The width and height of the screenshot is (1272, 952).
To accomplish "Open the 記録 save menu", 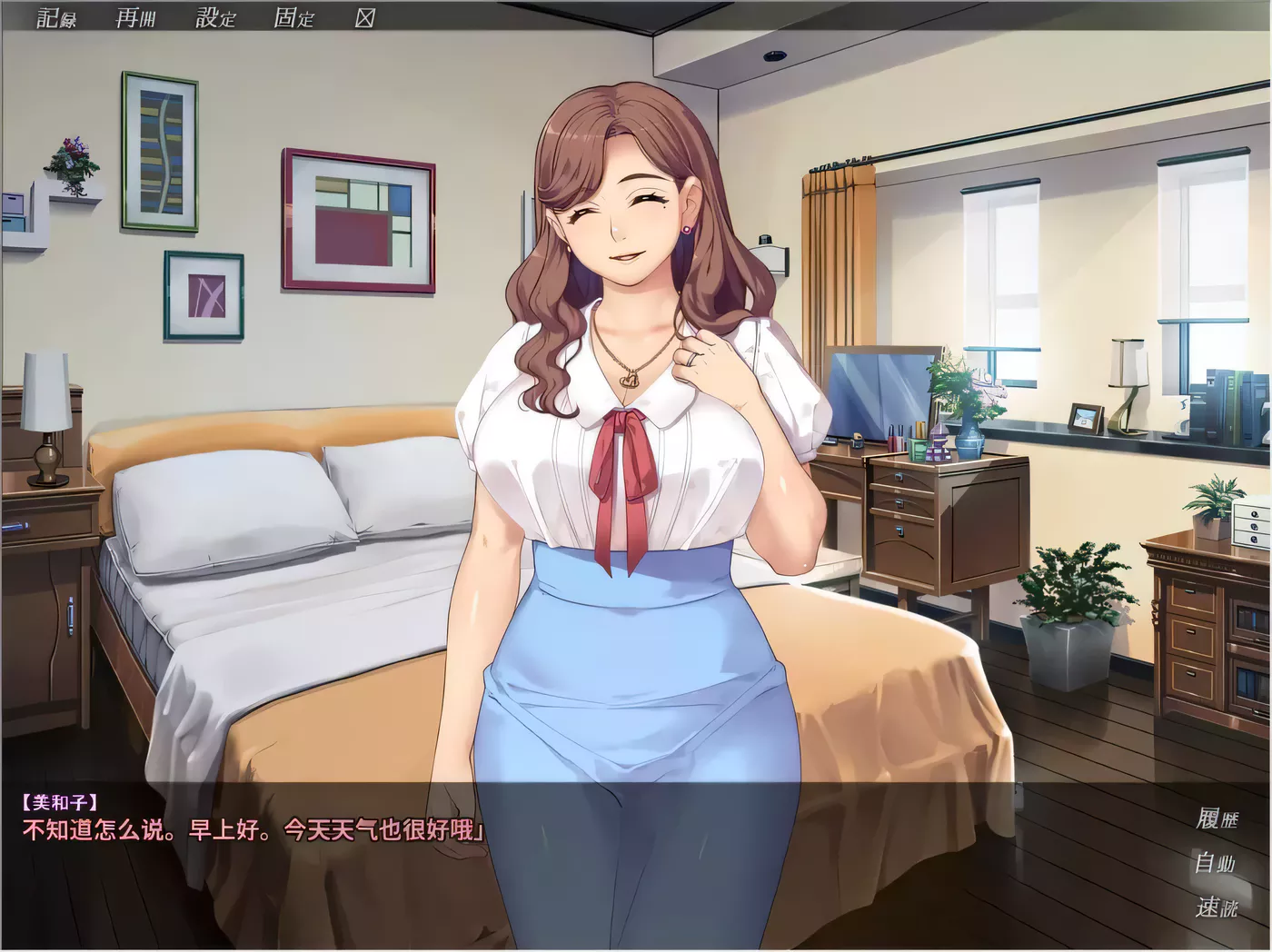I will click(55, 16).
